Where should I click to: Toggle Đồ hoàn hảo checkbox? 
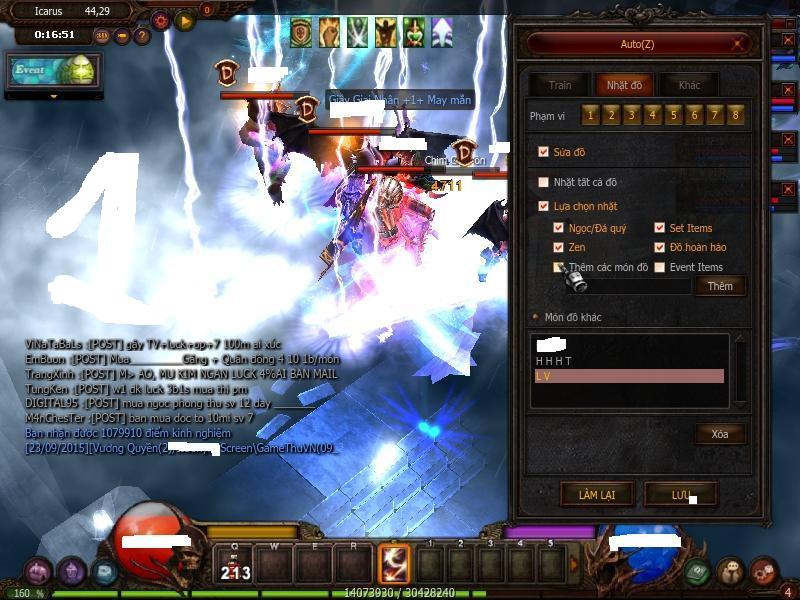pos(659,247)
